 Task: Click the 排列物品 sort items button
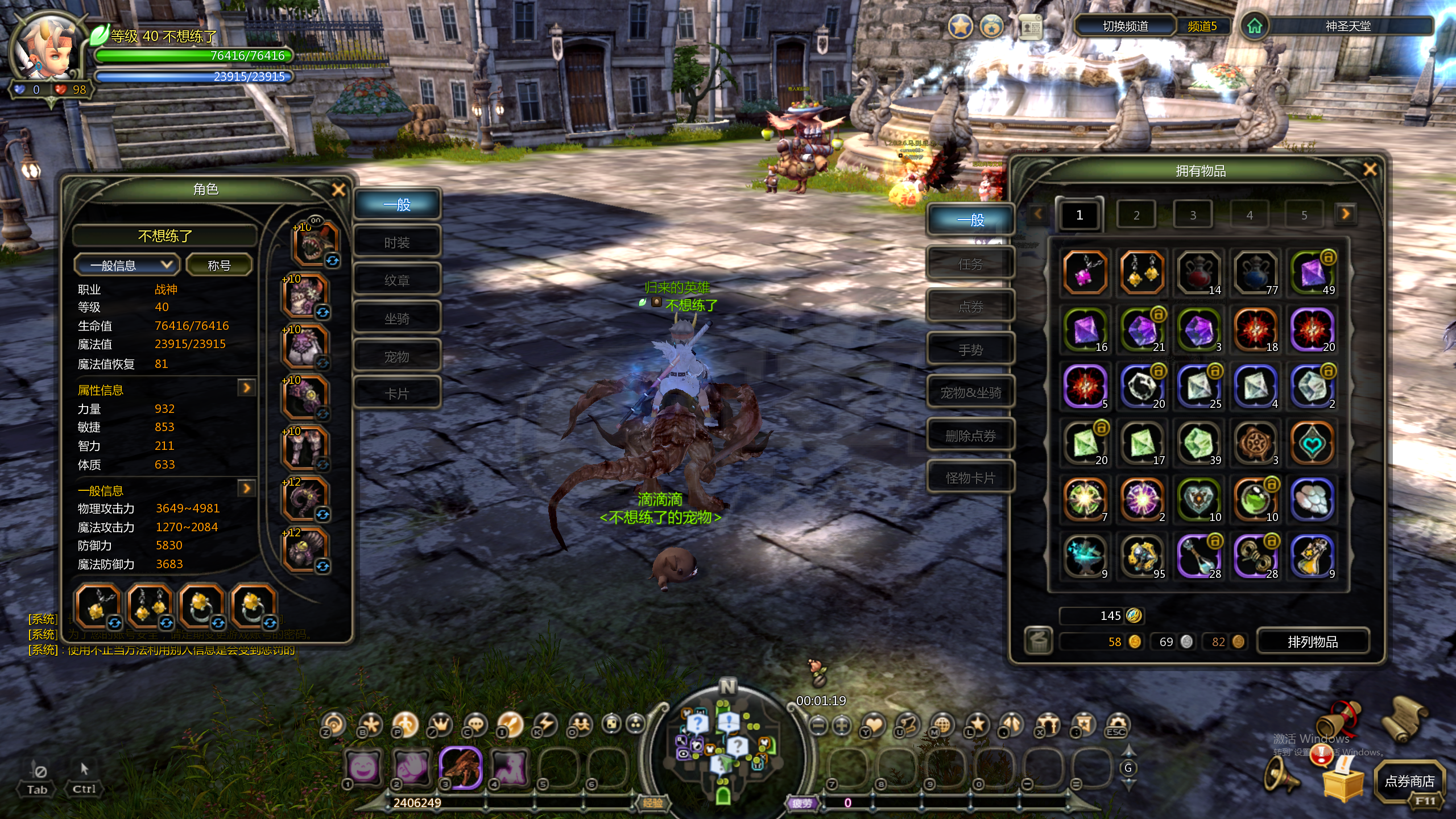pyautogui.click(x=1313, y=642)
